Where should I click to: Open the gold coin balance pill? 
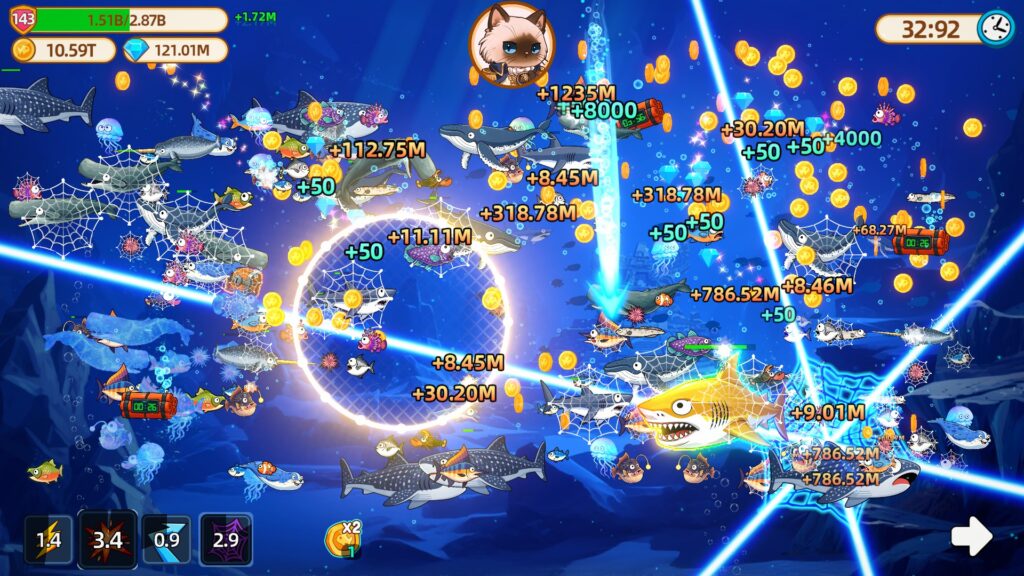62,50
